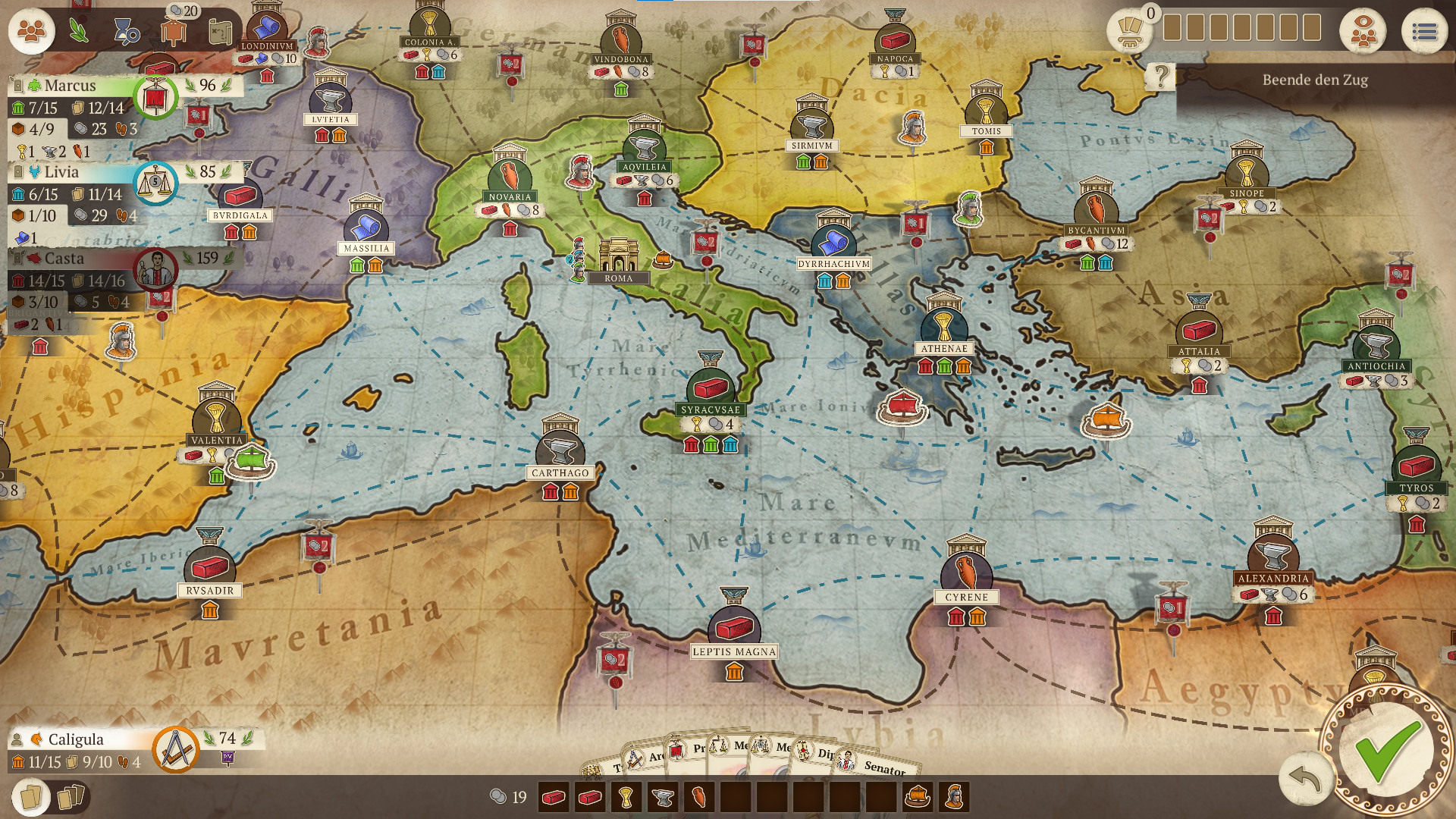Open the main menu list button
The height and width of the screenshot is (819, 1456).
[1424, 32]
